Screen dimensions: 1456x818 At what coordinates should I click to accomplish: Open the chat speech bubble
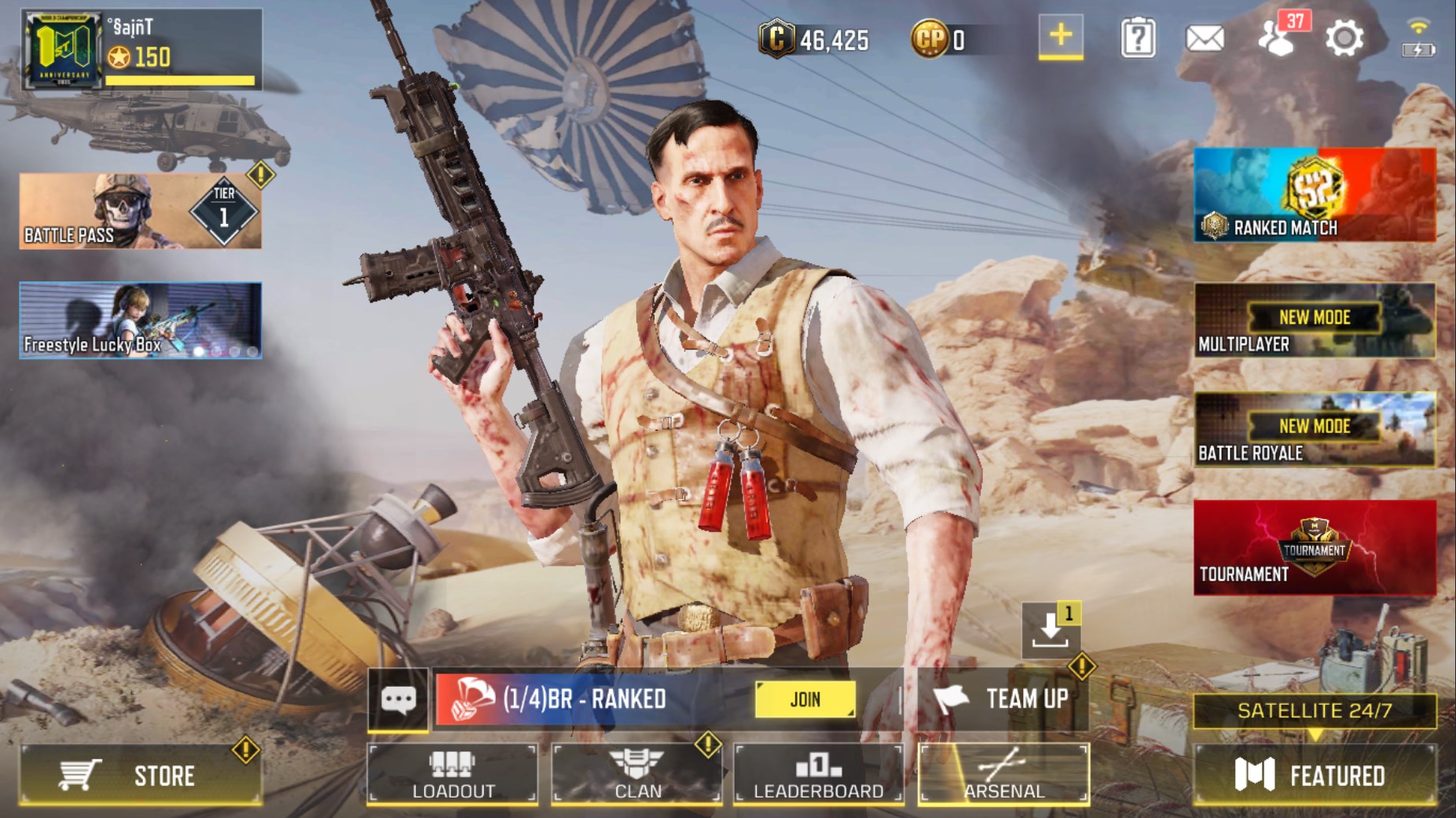pos(398,699)
